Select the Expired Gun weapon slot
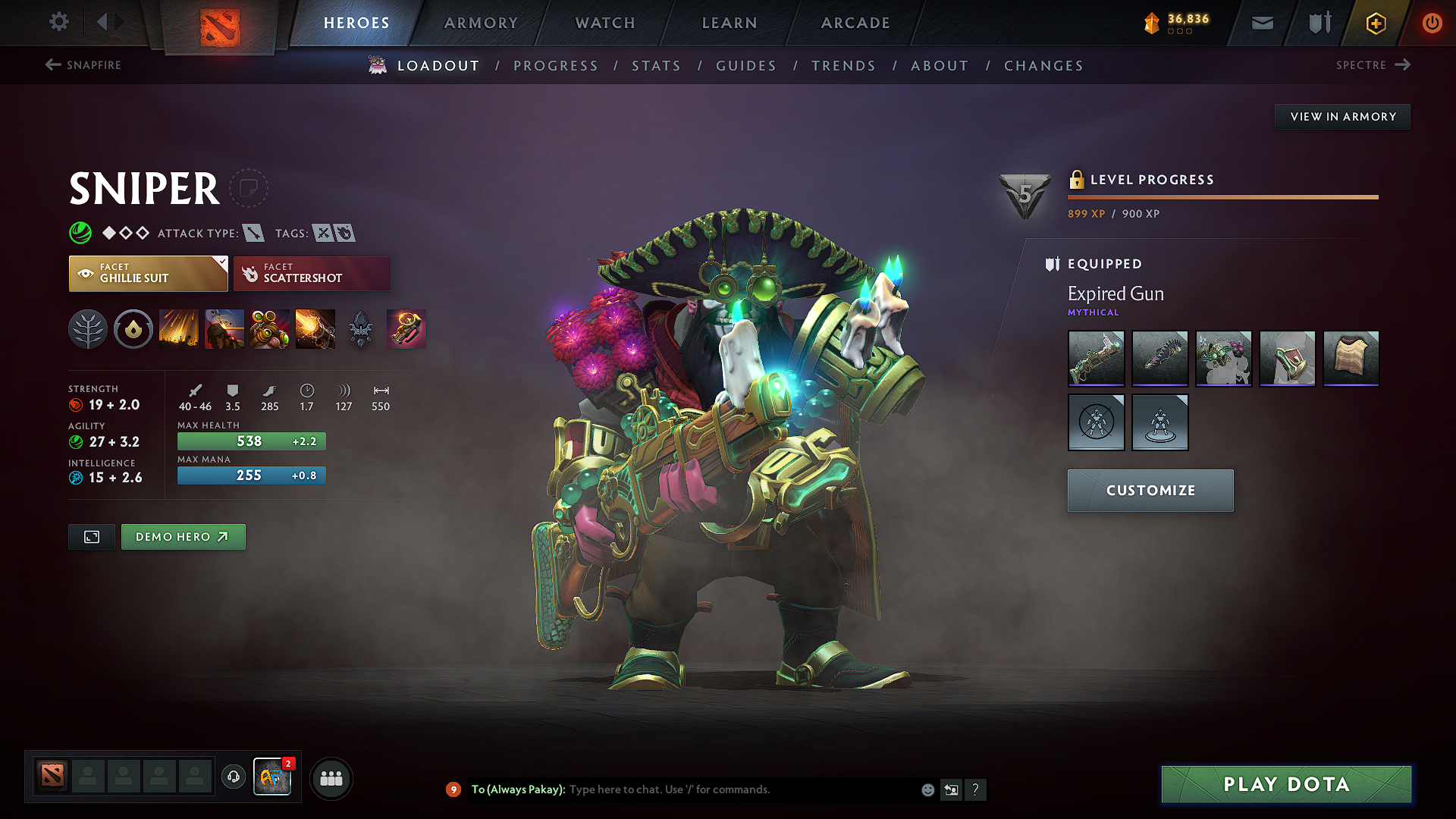Image resolution: width=1456 pixels, height=819 pixels. 1096,358
